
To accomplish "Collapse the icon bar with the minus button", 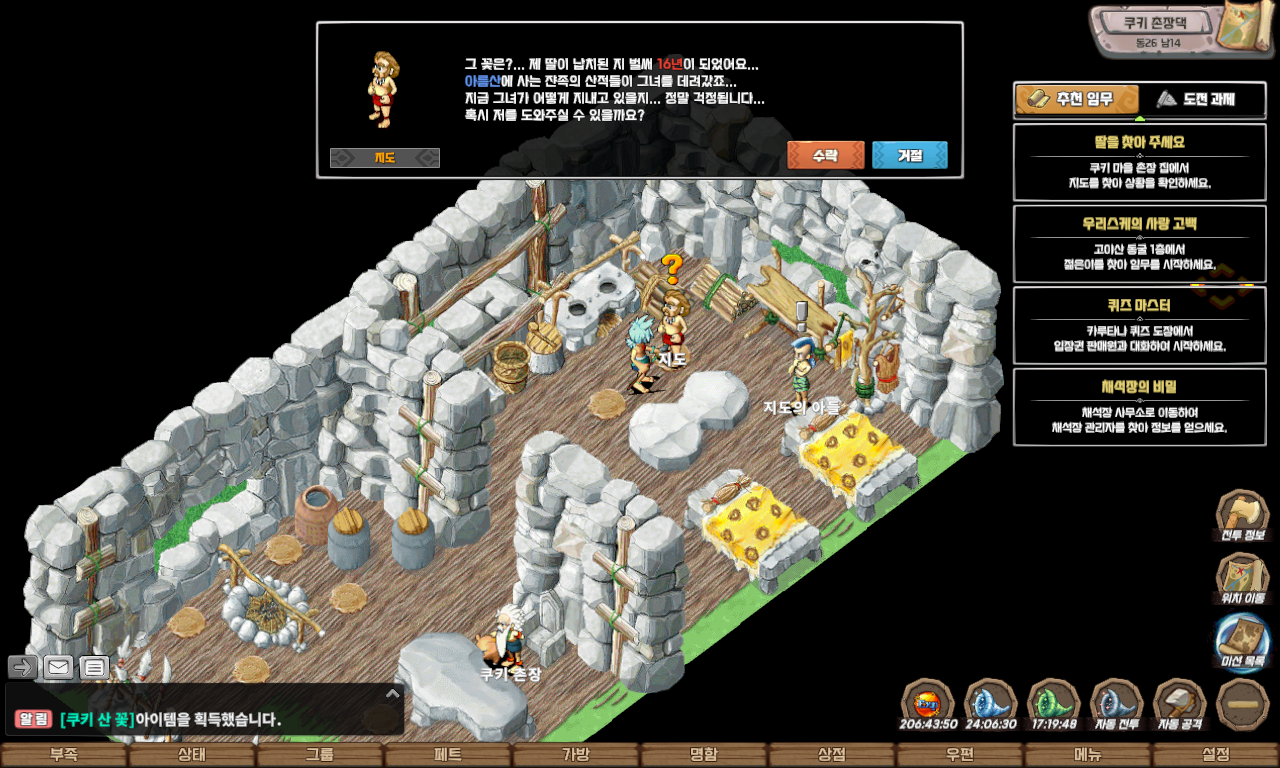I will pos(1242,703).
